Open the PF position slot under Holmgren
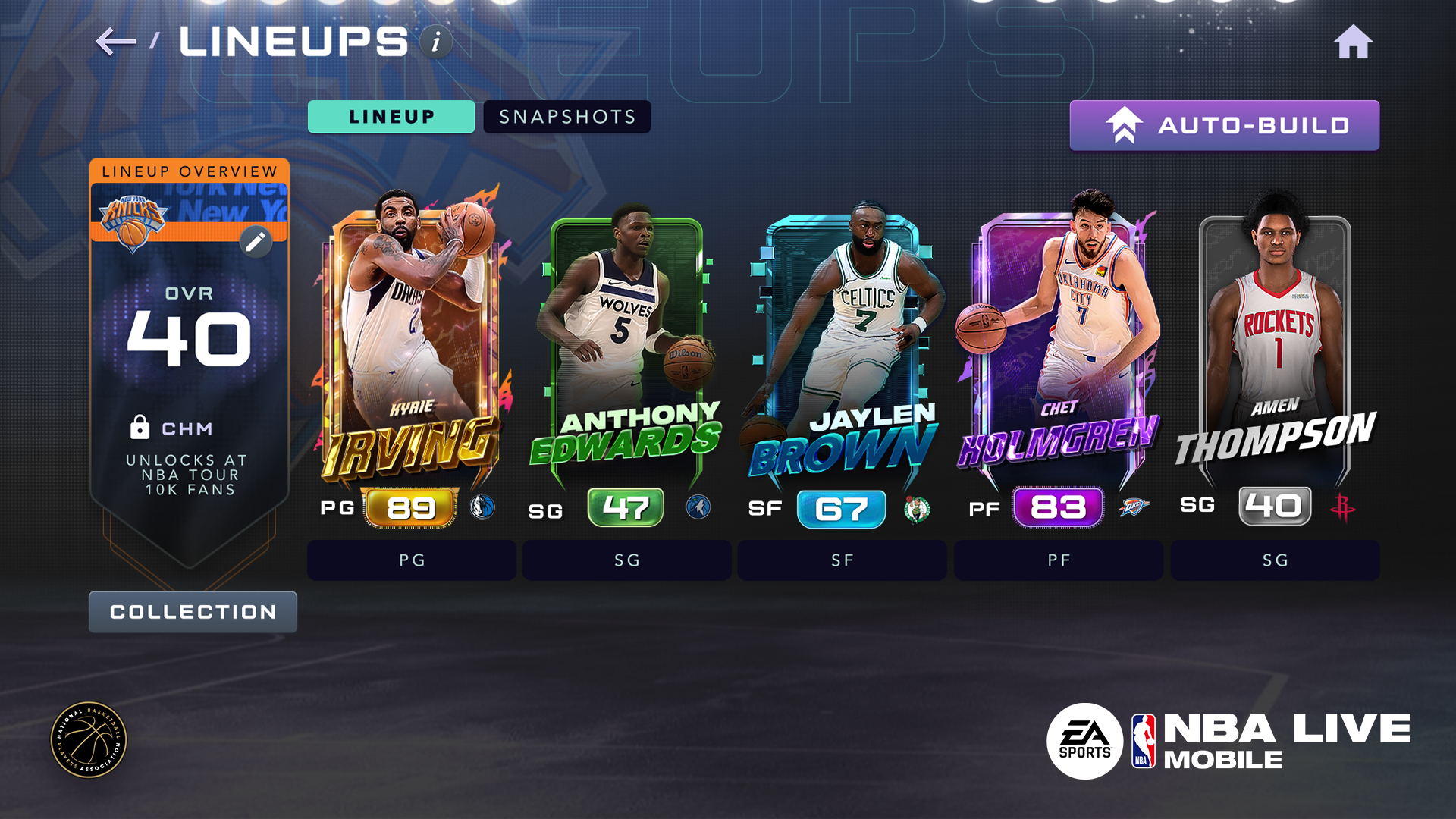The width and height of the screenshot is (1456, 819). (x=1057, y=560)
